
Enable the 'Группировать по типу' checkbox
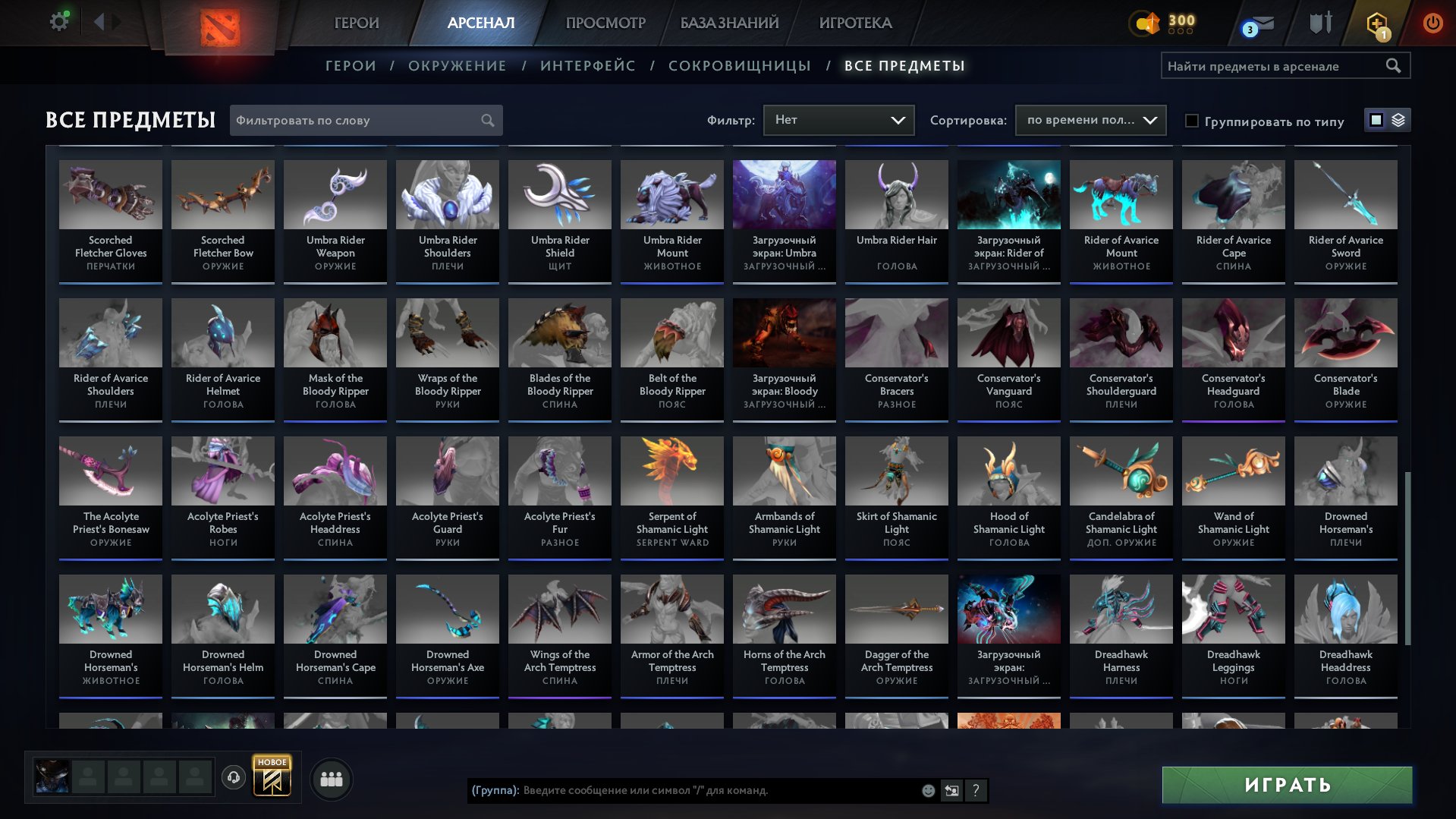1193,121
